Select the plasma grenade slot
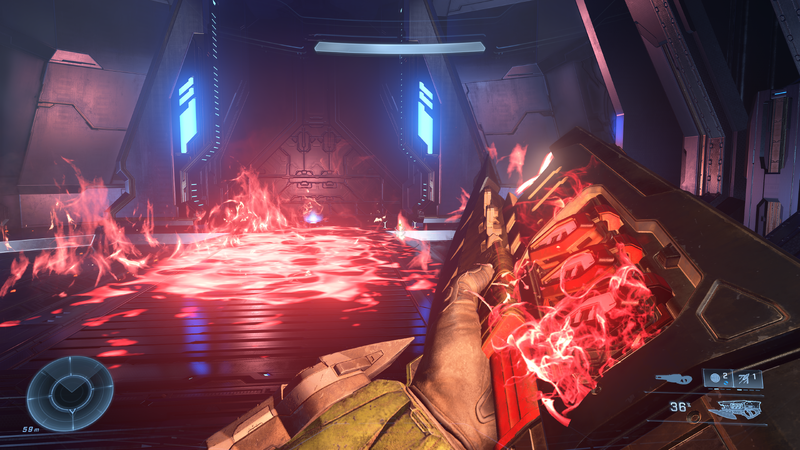800x450 pixels. tap(717, 379)
